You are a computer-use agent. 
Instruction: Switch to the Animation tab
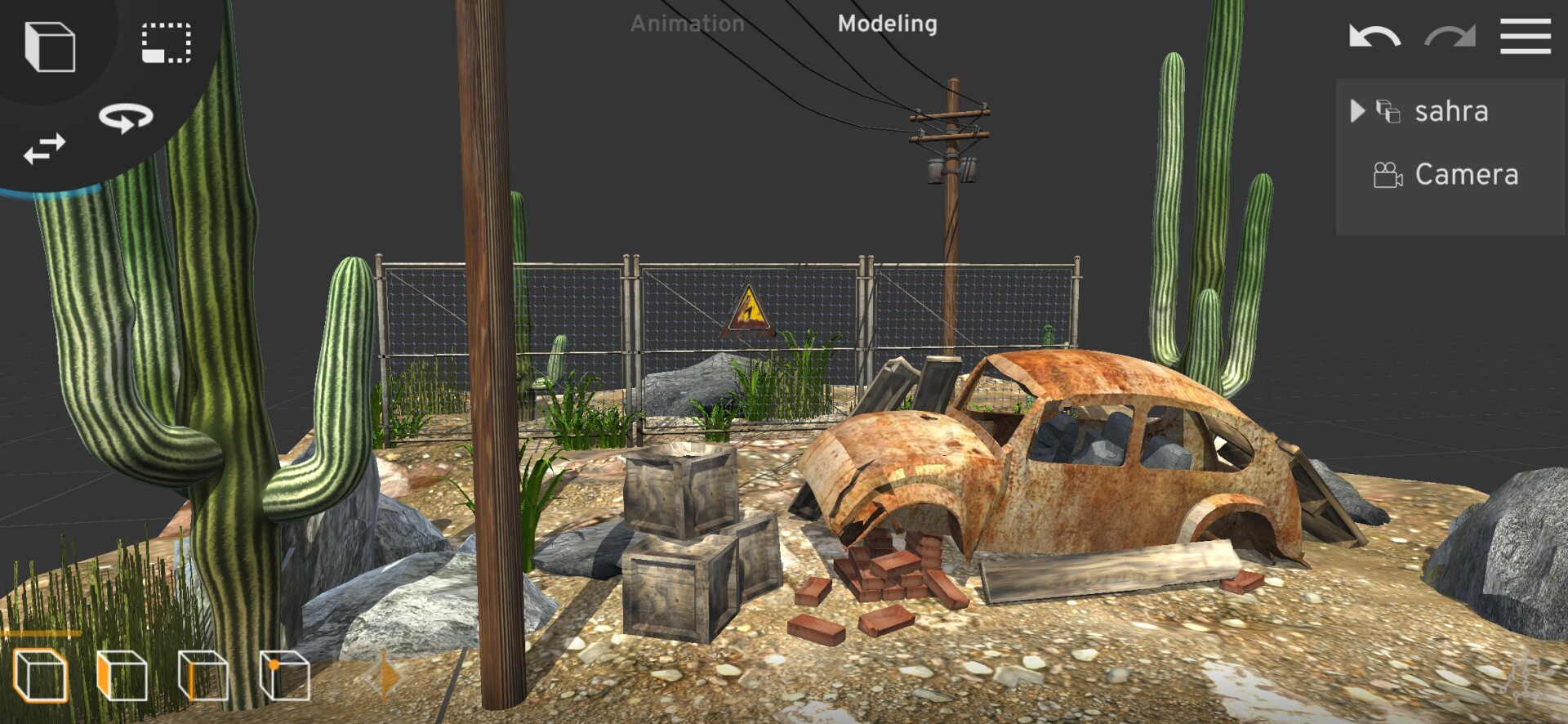tap(687, 24)
